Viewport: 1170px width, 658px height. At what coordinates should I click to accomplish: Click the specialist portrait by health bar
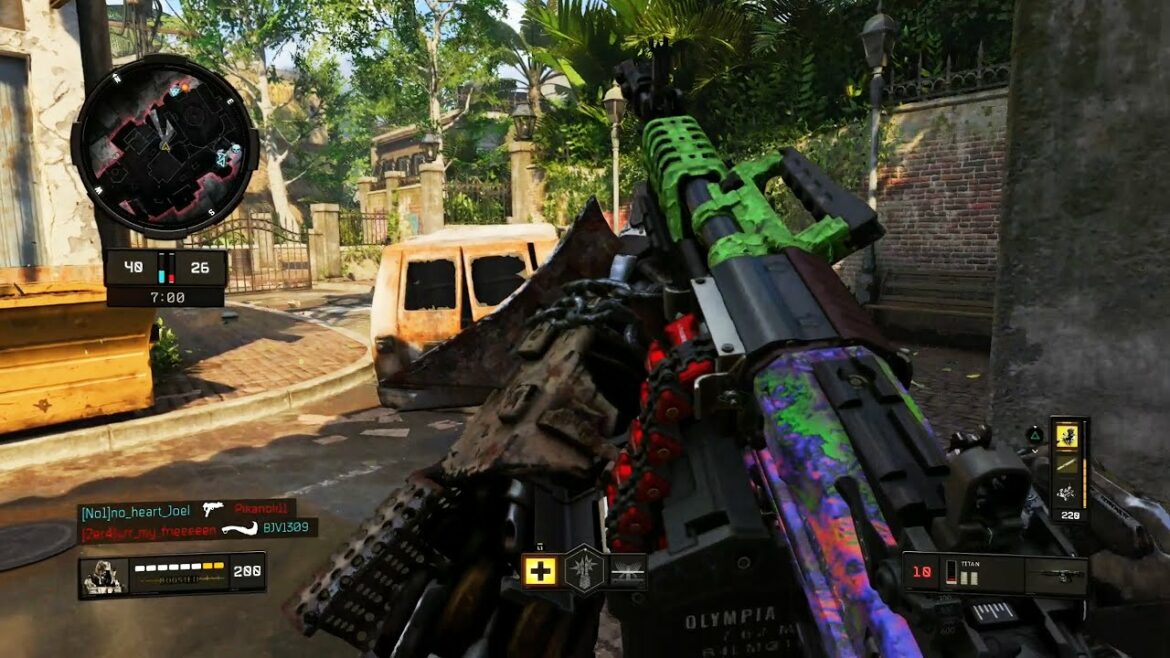[x=102, y=576]
